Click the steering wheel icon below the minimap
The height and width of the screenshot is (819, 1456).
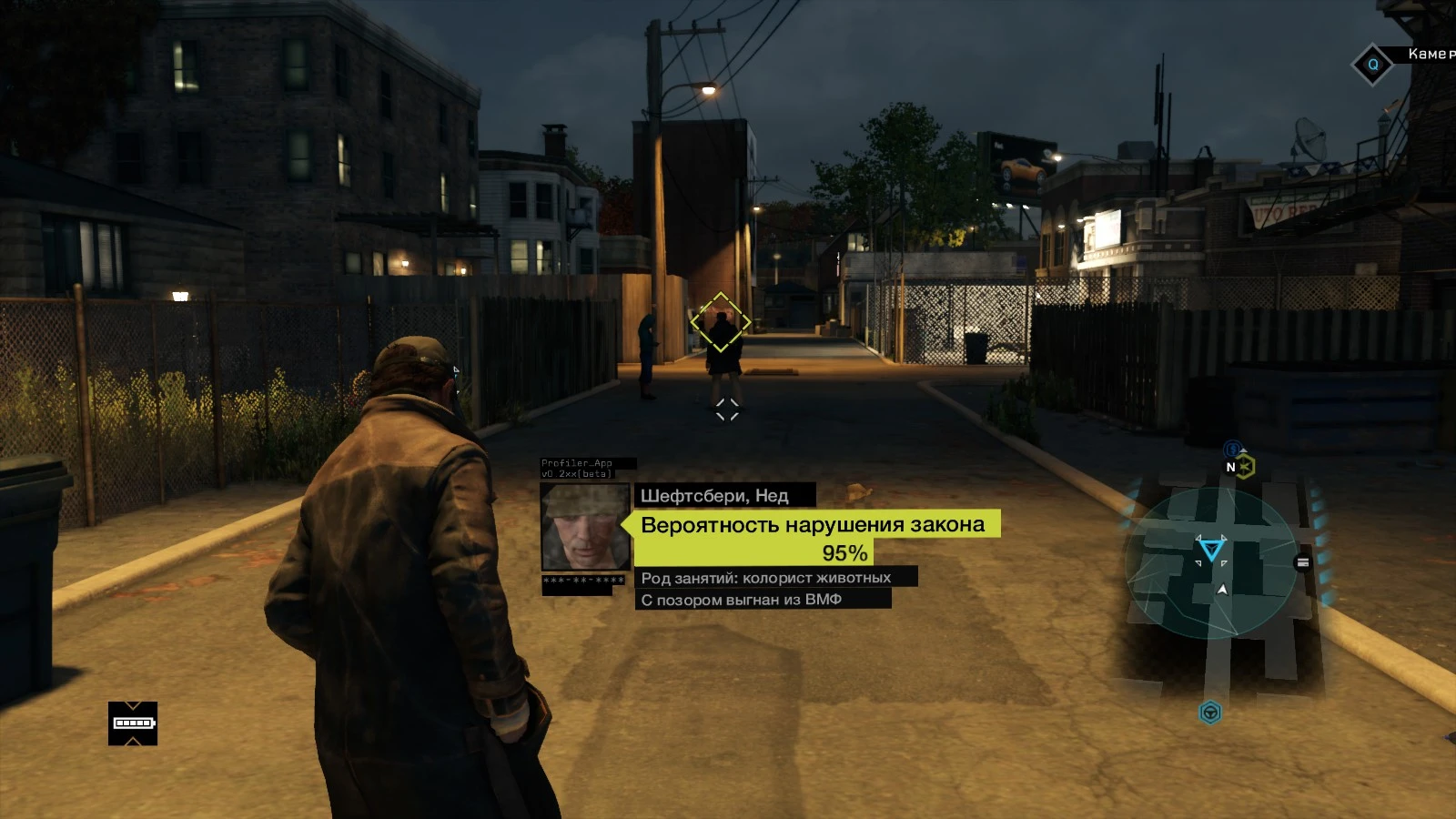click(x=1210, y=713)
